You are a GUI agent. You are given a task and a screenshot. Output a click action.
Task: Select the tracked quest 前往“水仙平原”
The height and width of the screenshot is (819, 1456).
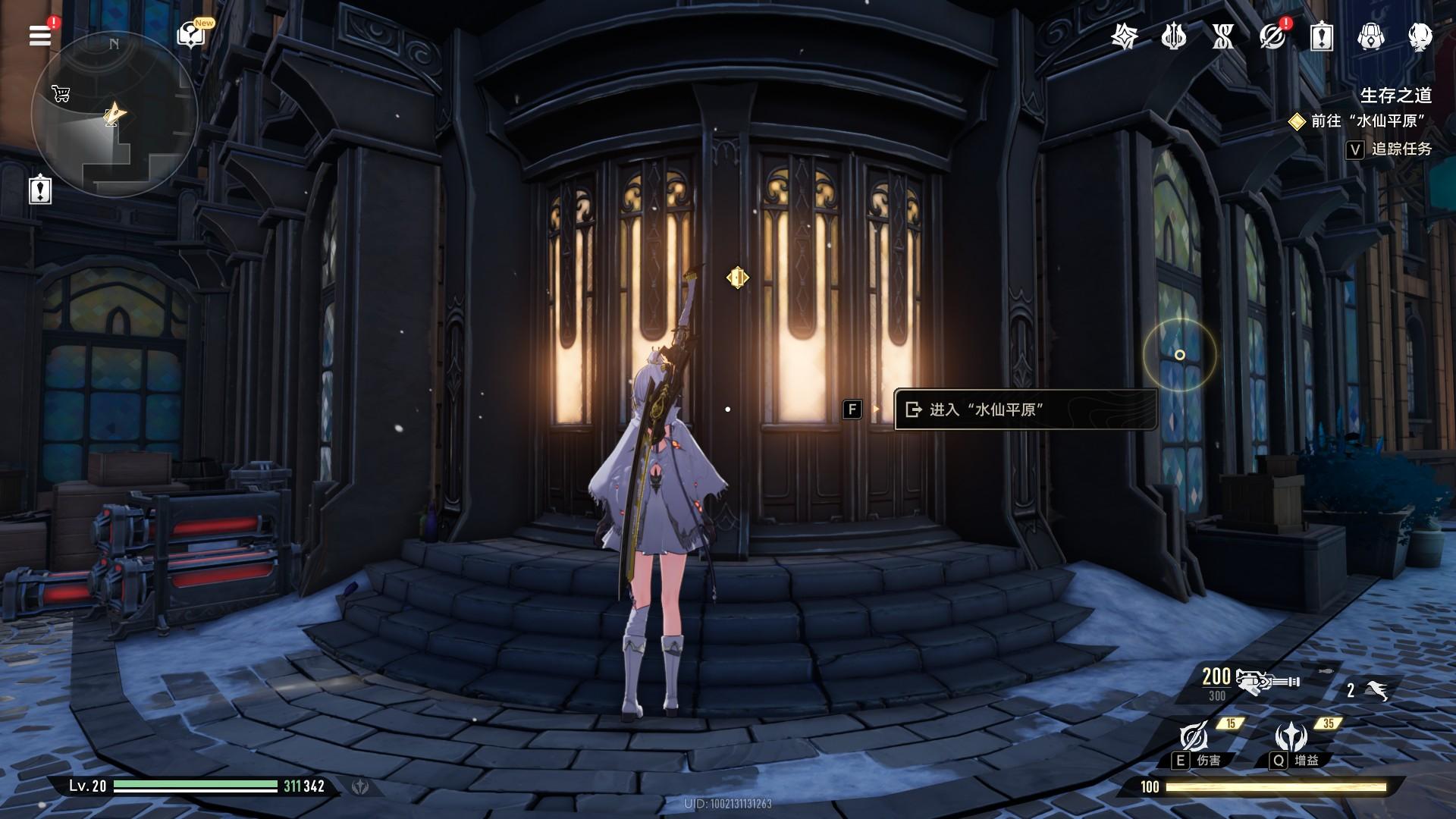(1368, 121)
